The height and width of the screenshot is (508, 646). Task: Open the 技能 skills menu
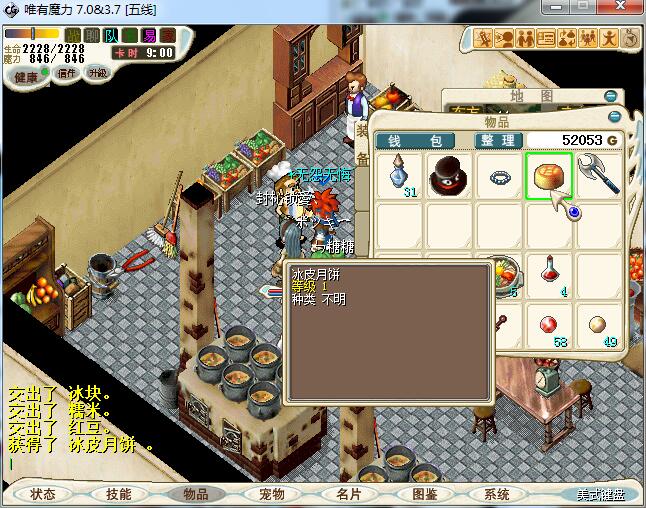(x=118, y=494)
